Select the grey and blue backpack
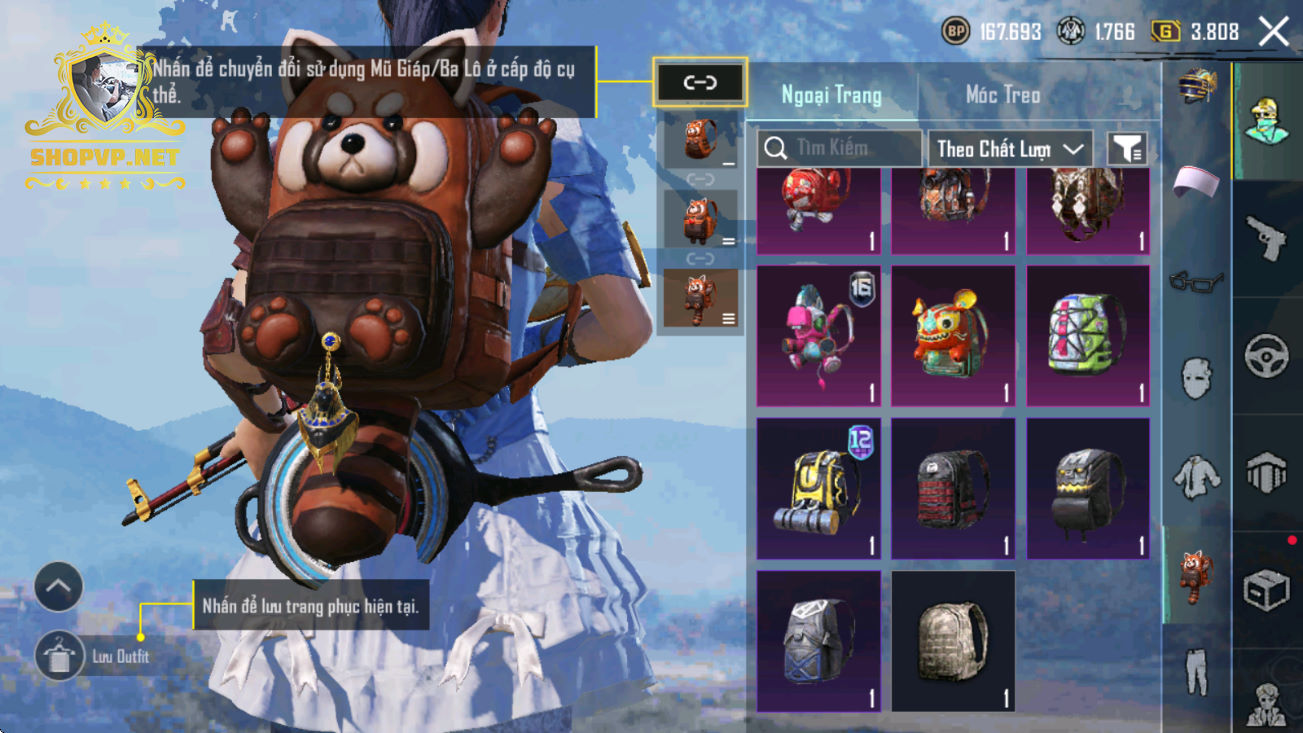The image size is (1303, 733). coord(818,641)
